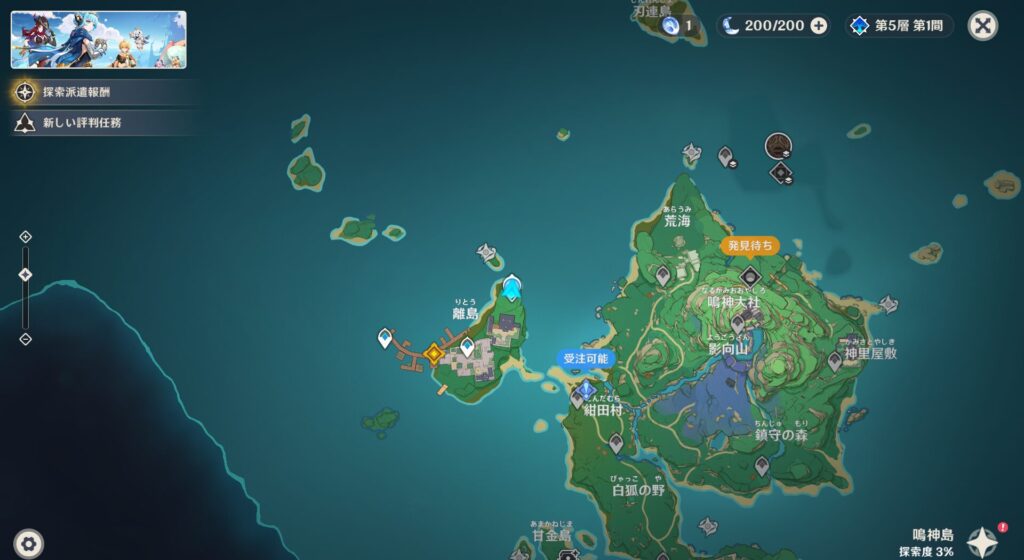1024x560 pixels.
Task: Open the 鳴神島 region selector star icon
Action: click(x=981, y=541)
